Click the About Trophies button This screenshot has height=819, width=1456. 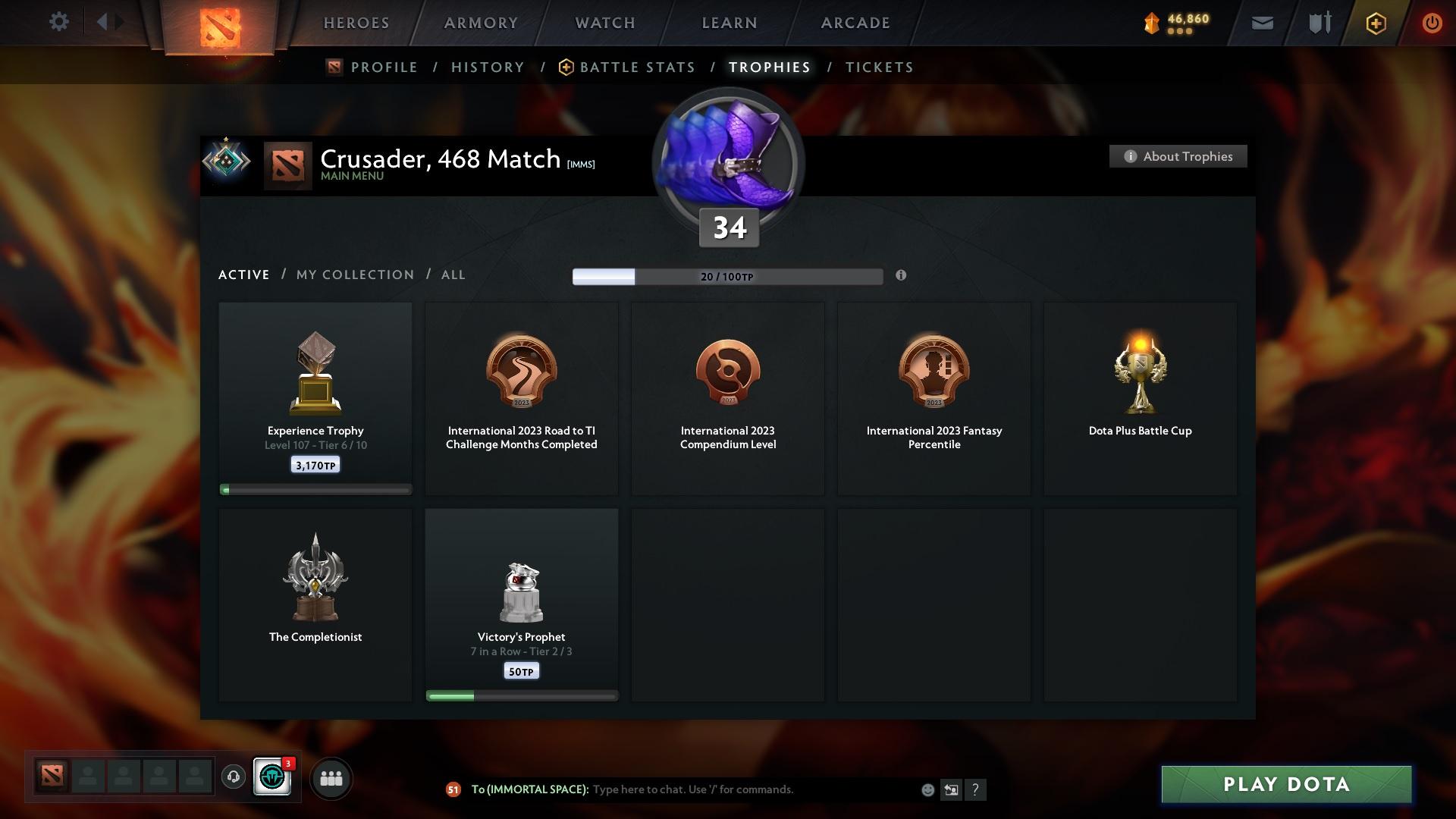pos(1178,156)
